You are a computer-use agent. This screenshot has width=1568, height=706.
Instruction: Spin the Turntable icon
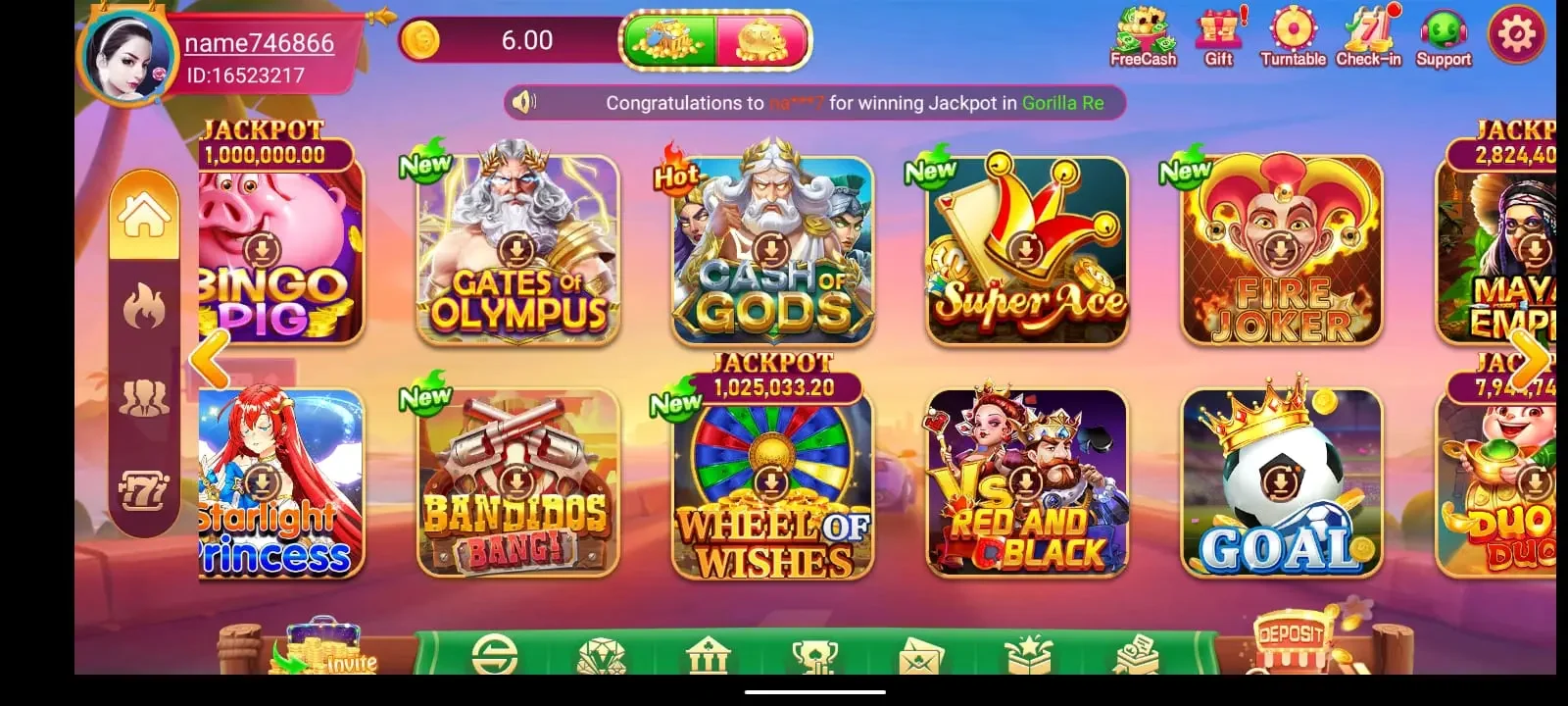[x=1293, y=37]
